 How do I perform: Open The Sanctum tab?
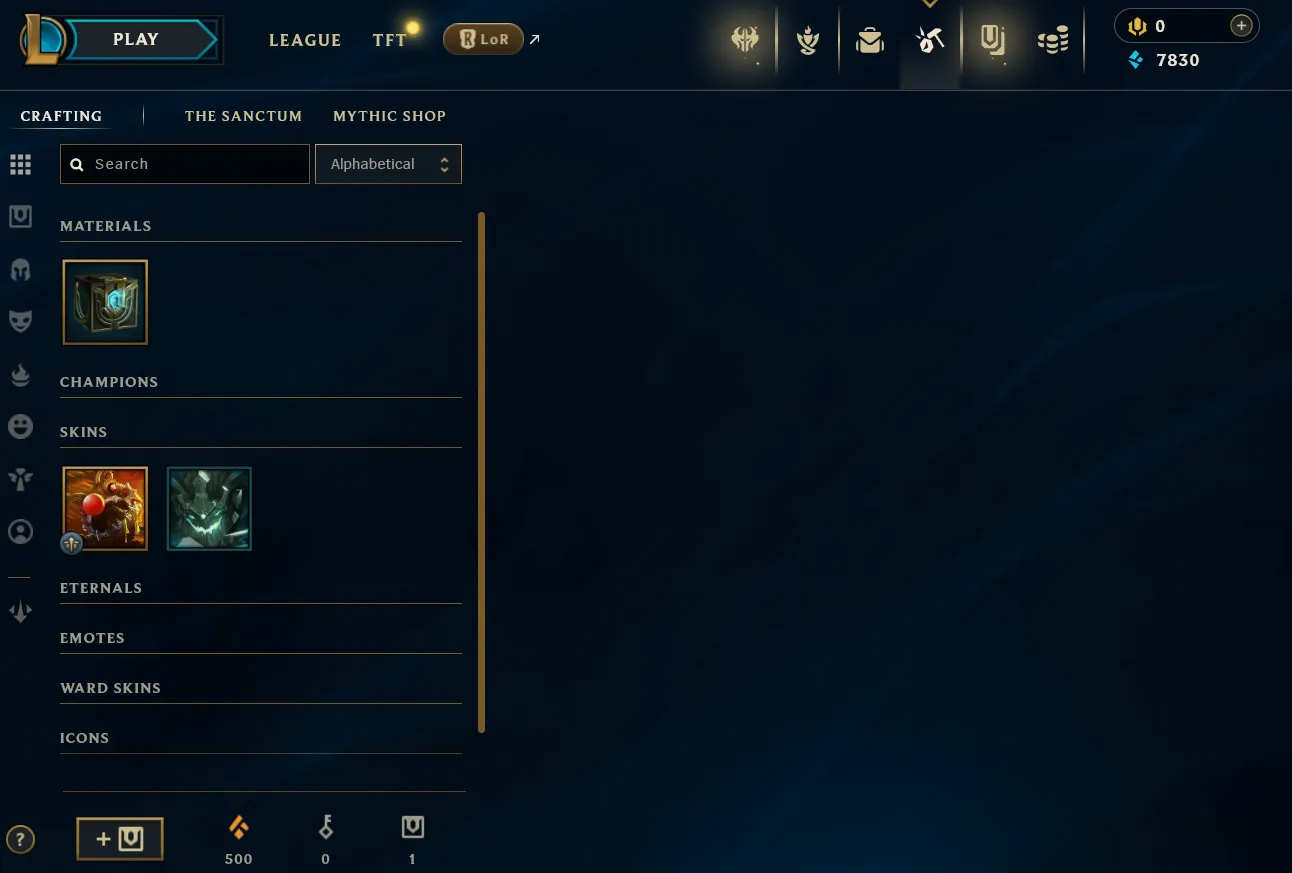point(243,116)
